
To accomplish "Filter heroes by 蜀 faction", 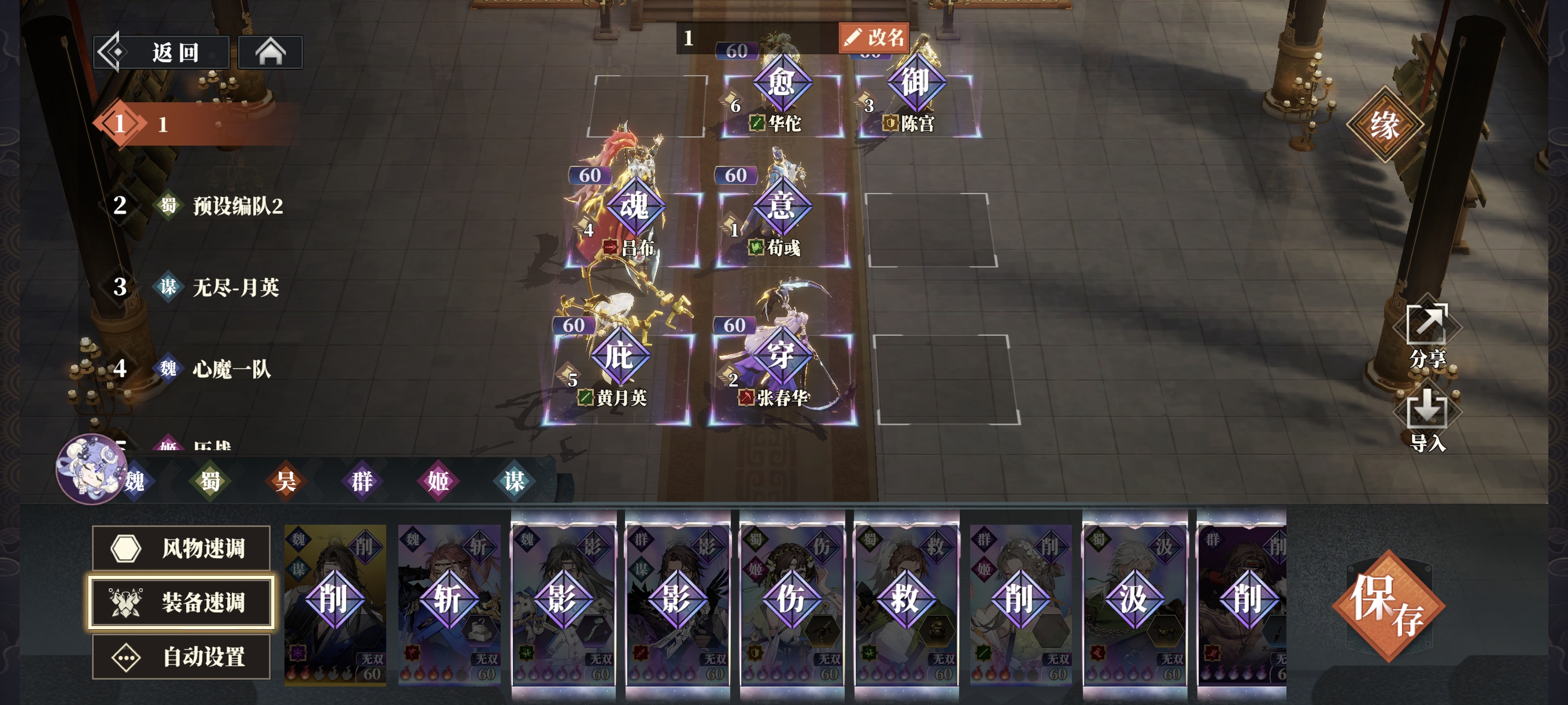I will point(210,481).
